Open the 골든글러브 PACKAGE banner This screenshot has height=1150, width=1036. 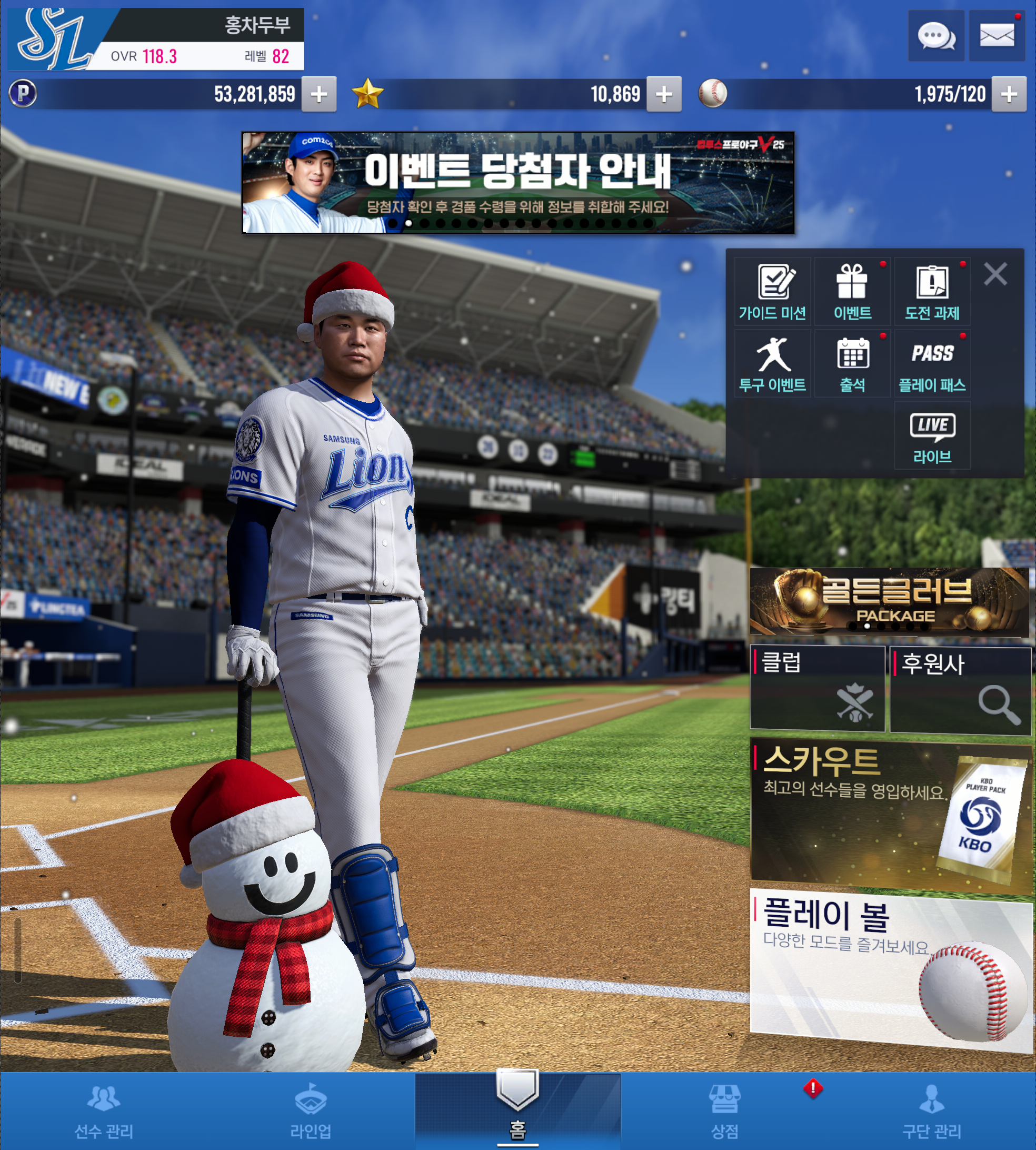click(889, 601)
